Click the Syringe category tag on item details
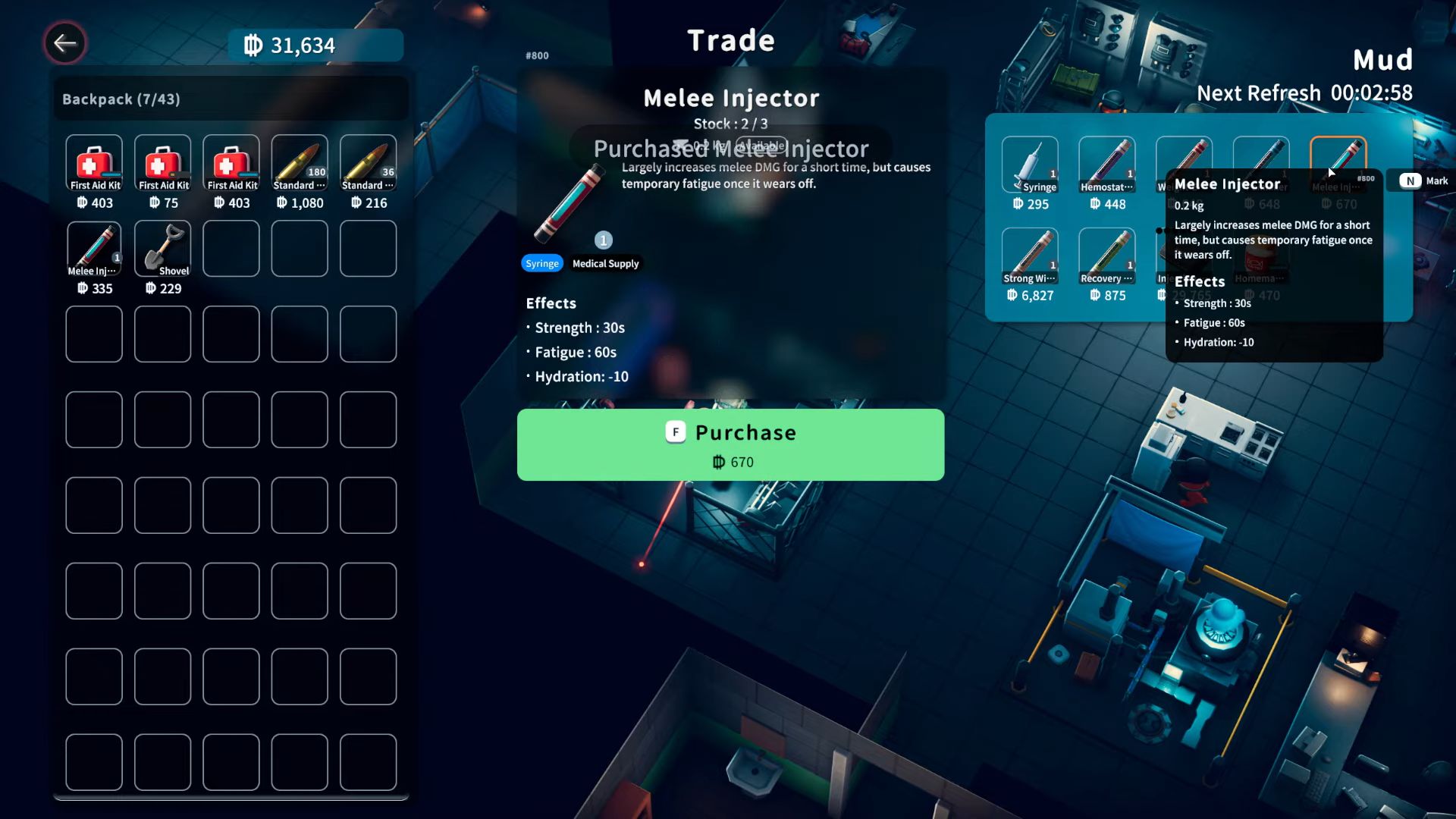 [x=541, y=263]
